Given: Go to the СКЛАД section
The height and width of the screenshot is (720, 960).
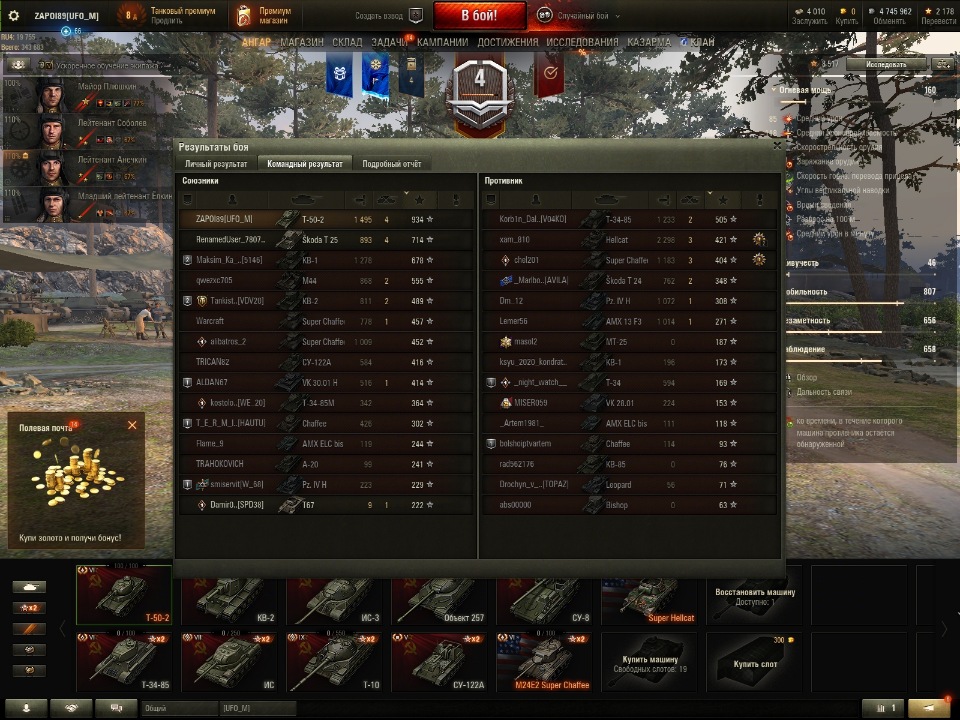Looking at the screenshot, I should [348, 42].
